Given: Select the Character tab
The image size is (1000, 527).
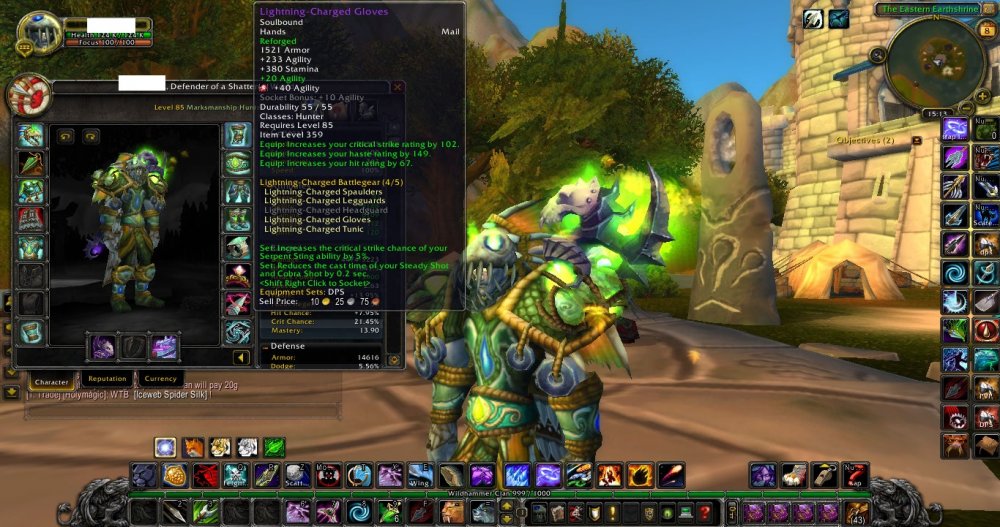Looking at the screenshot, I should (x=50, y=382).
